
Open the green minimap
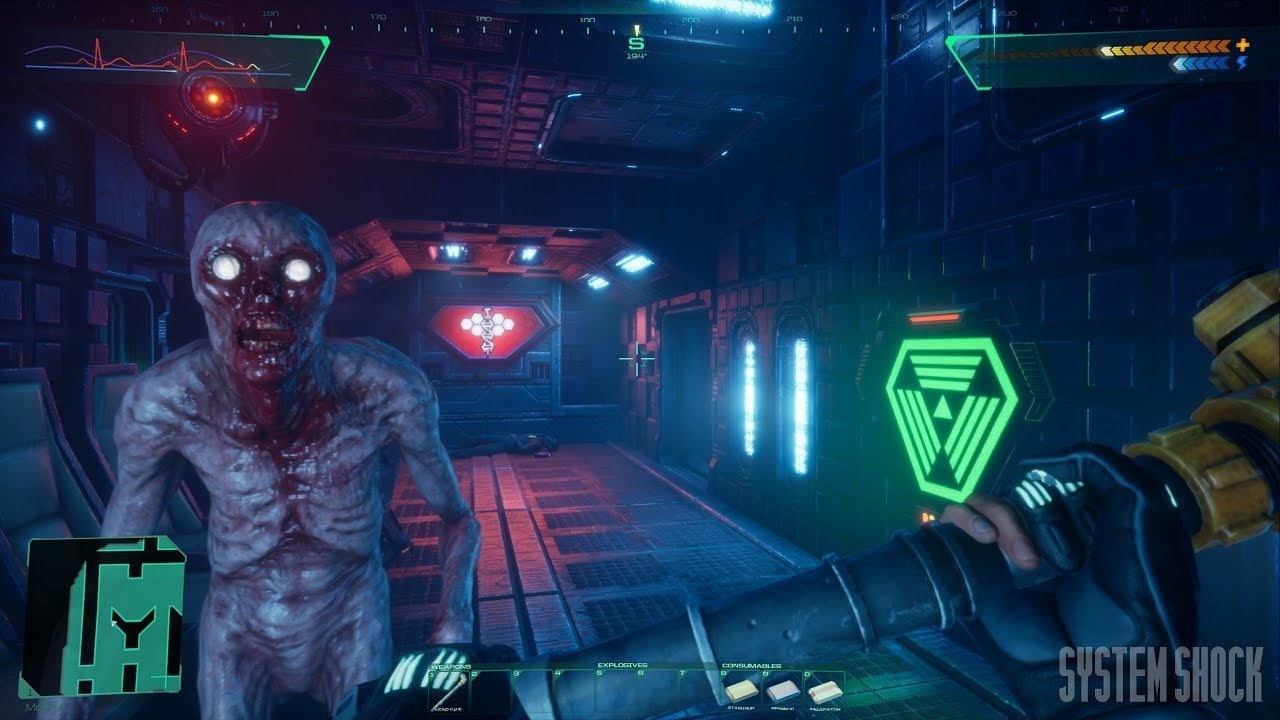pos(103,616)
